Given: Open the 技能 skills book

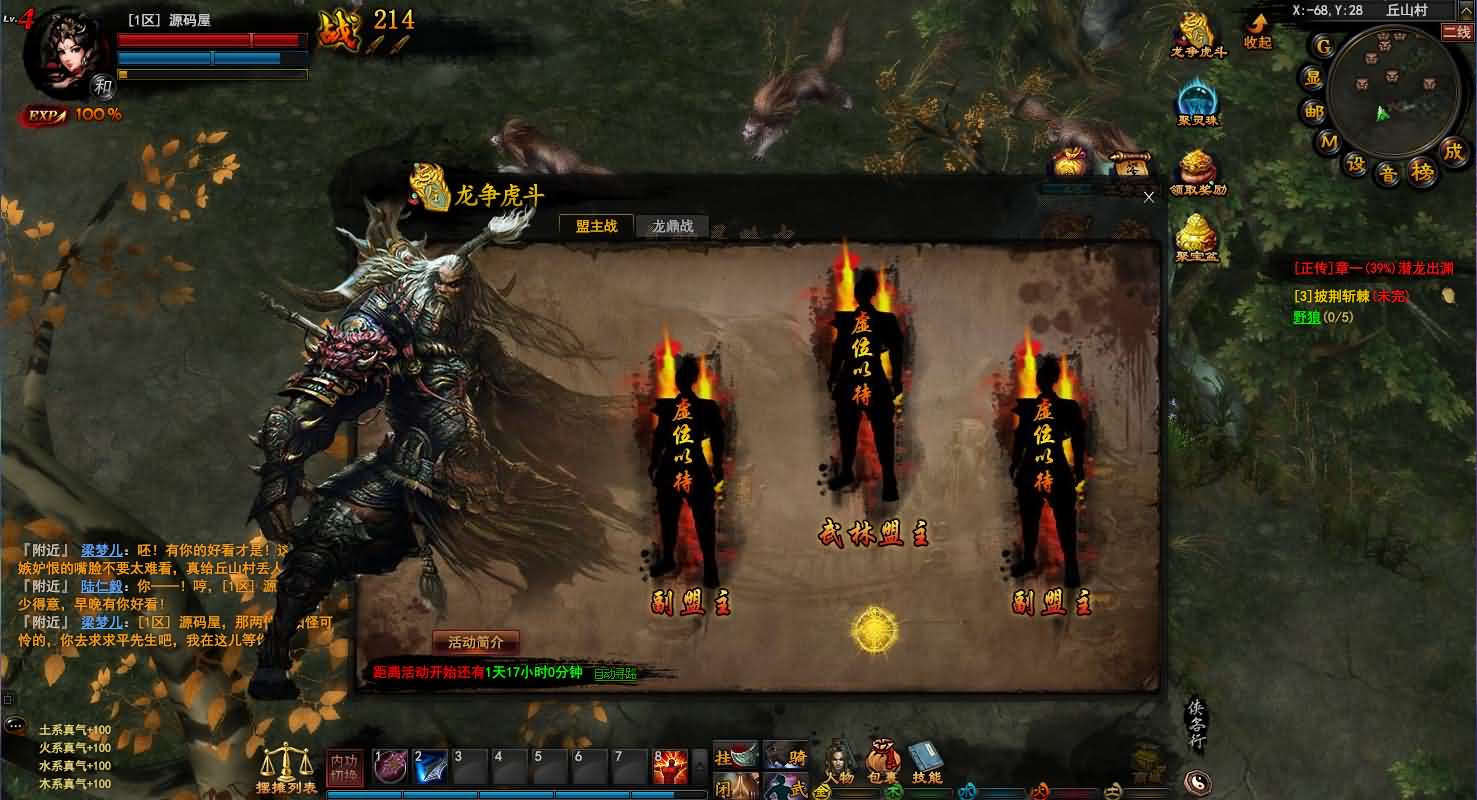Looking at the screenshot, I should coord(926,764).
